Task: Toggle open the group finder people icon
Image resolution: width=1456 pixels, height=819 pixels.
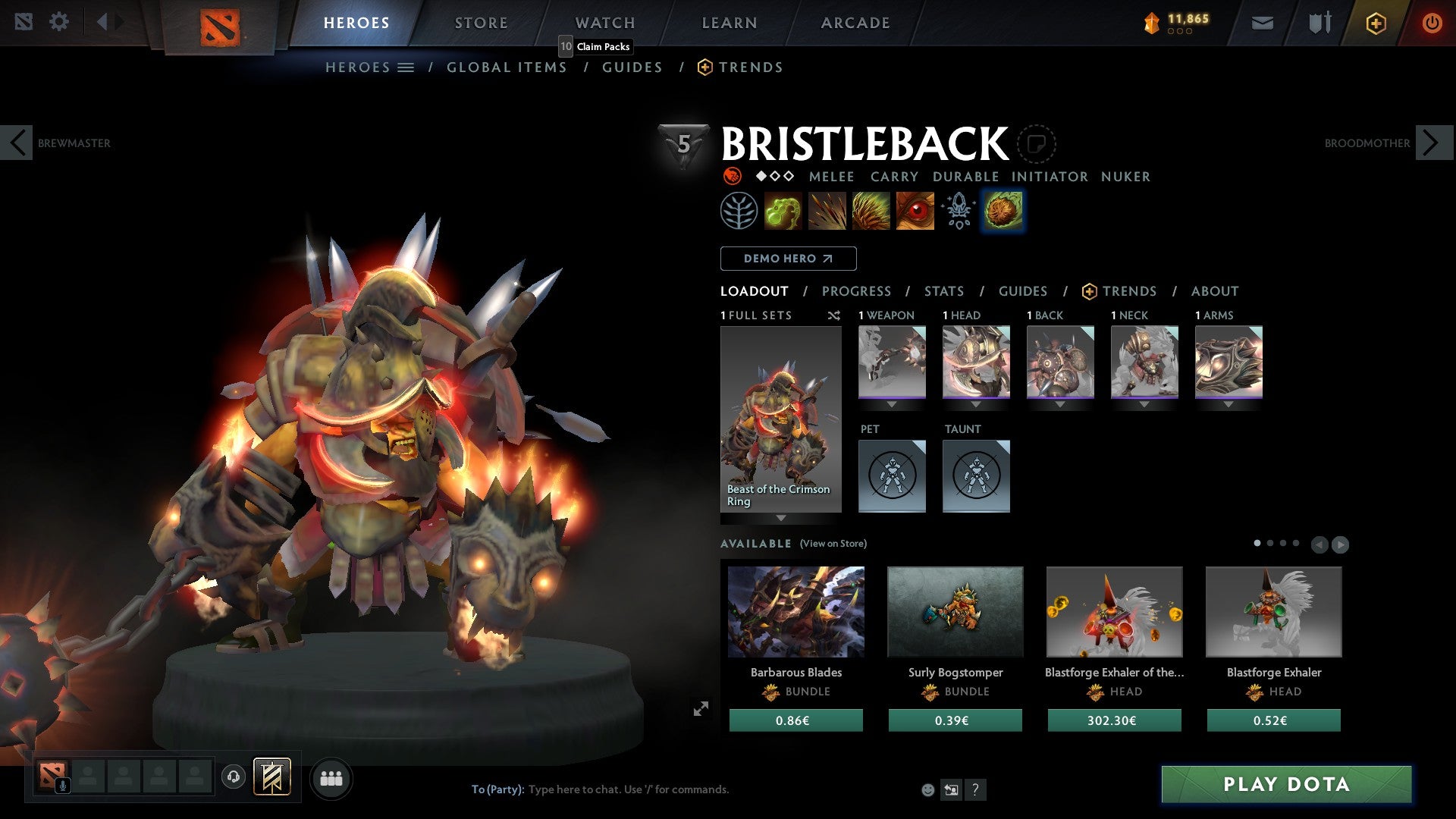Action: (331, 777)
